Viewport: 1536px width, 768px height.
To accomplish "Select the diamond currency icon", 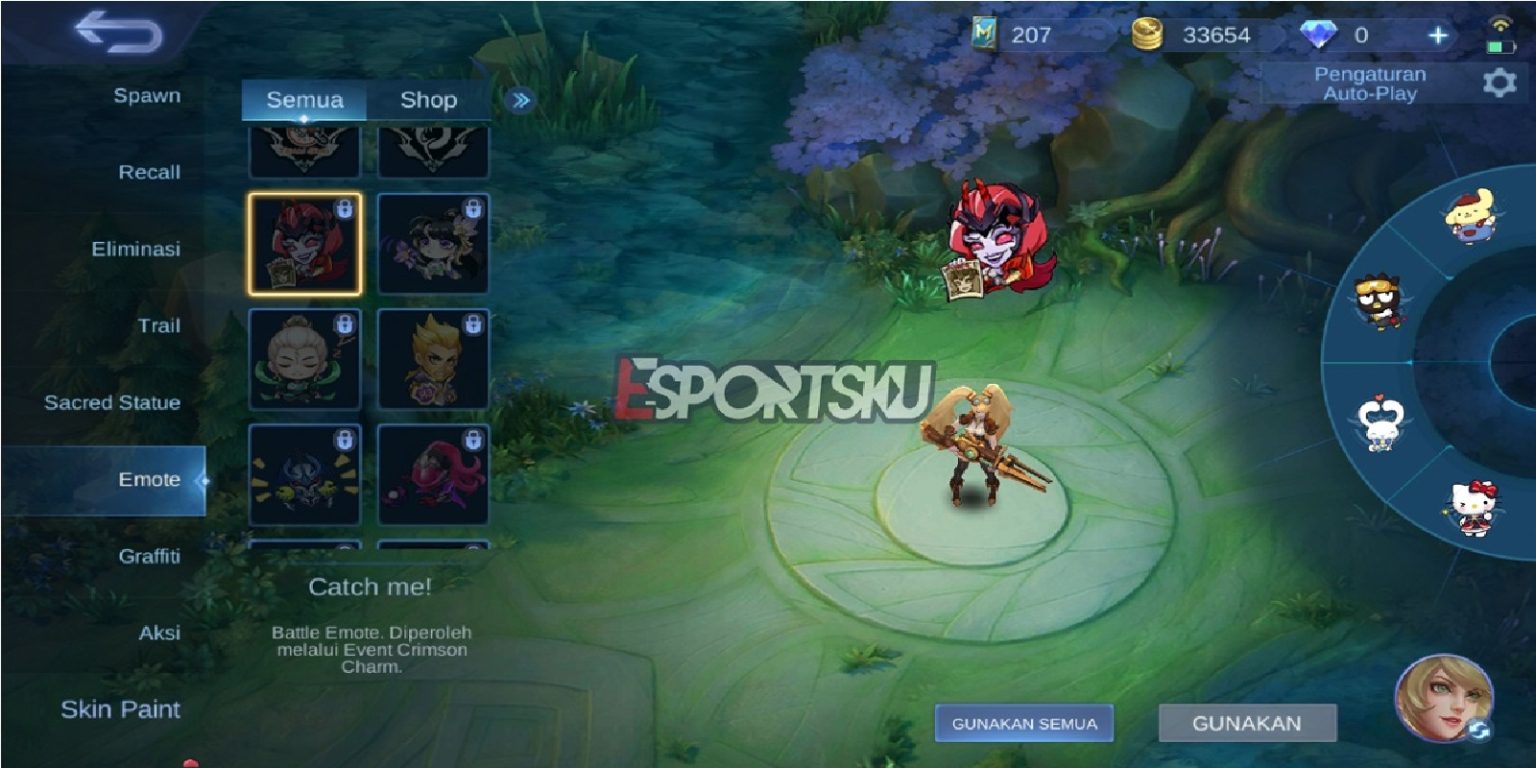I will (x=1320, y=34).
